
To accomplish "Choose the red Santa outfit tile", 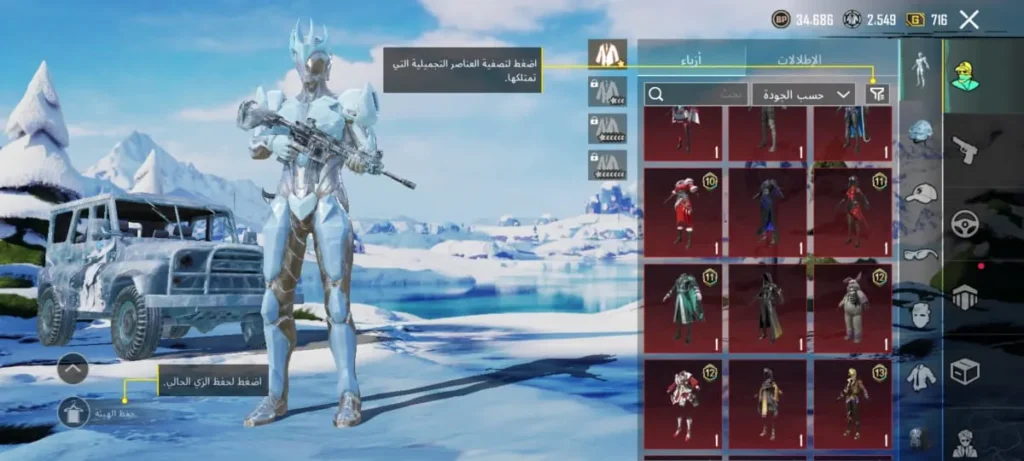I will click(x=683, y=212).
